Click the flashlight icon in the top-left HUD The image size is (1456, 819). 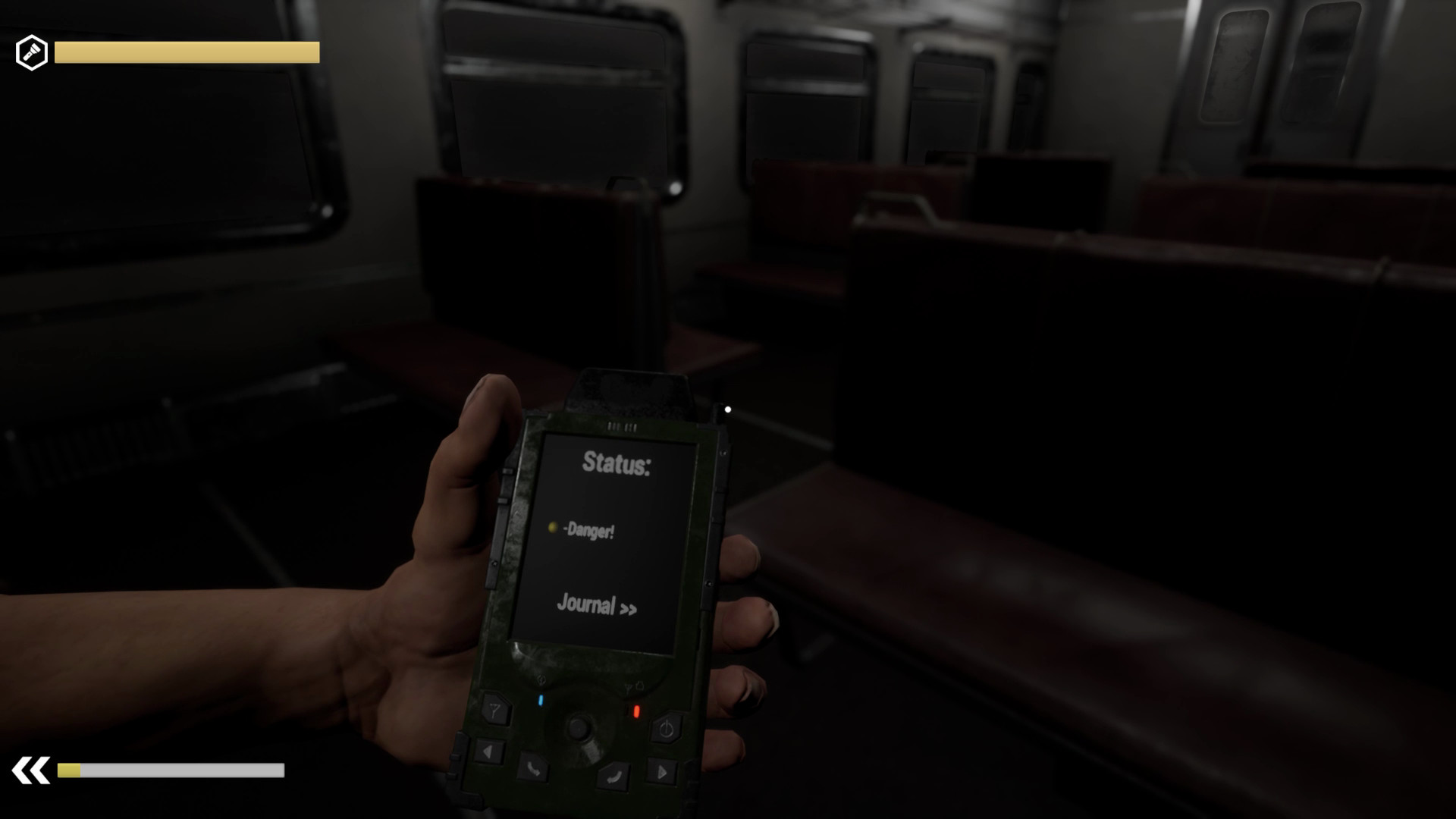coord(31,52)
